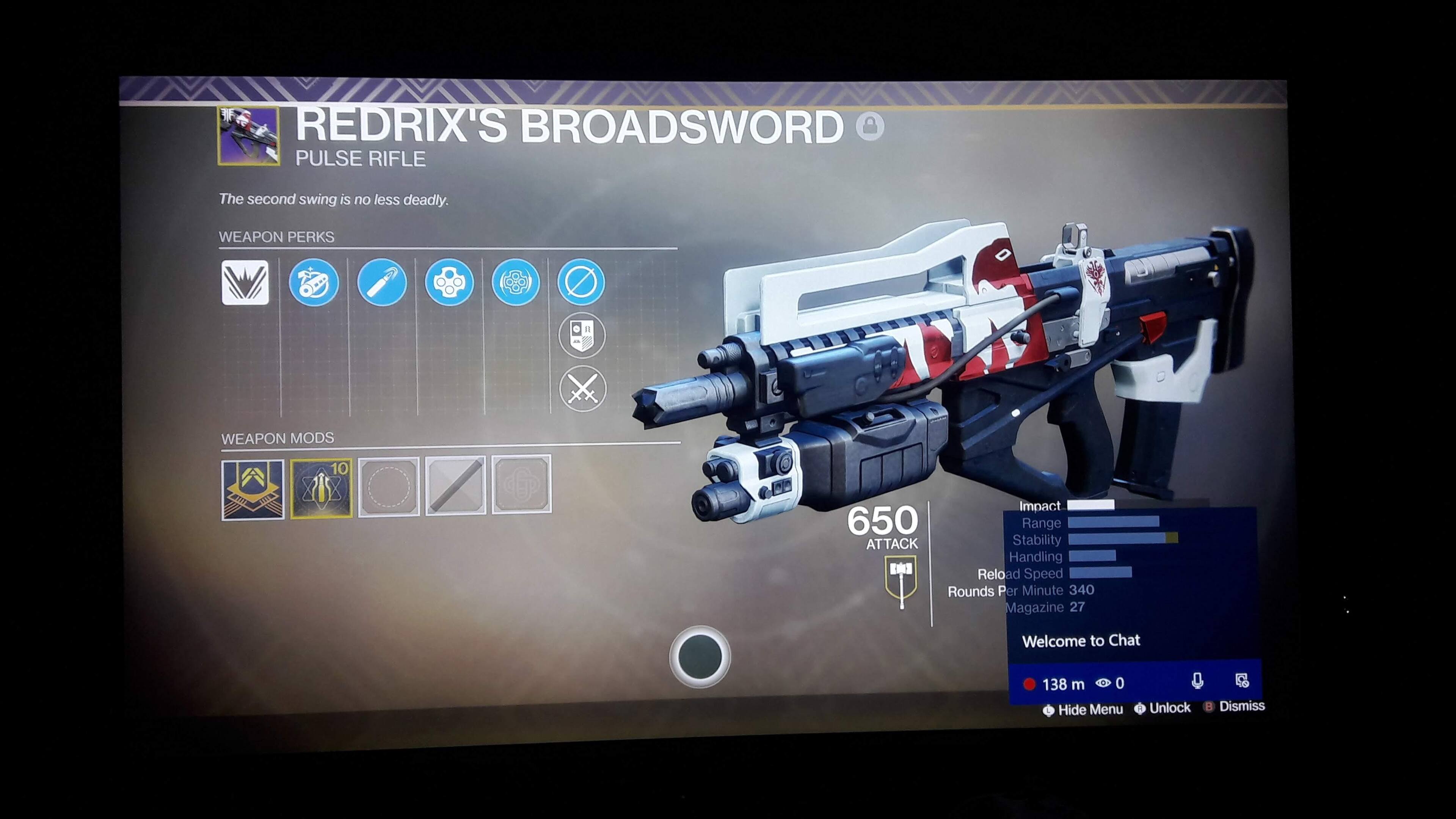Toggle the lock icon beside the weapon name
This screenshot has width=1456, height=819.
(869, 126)
